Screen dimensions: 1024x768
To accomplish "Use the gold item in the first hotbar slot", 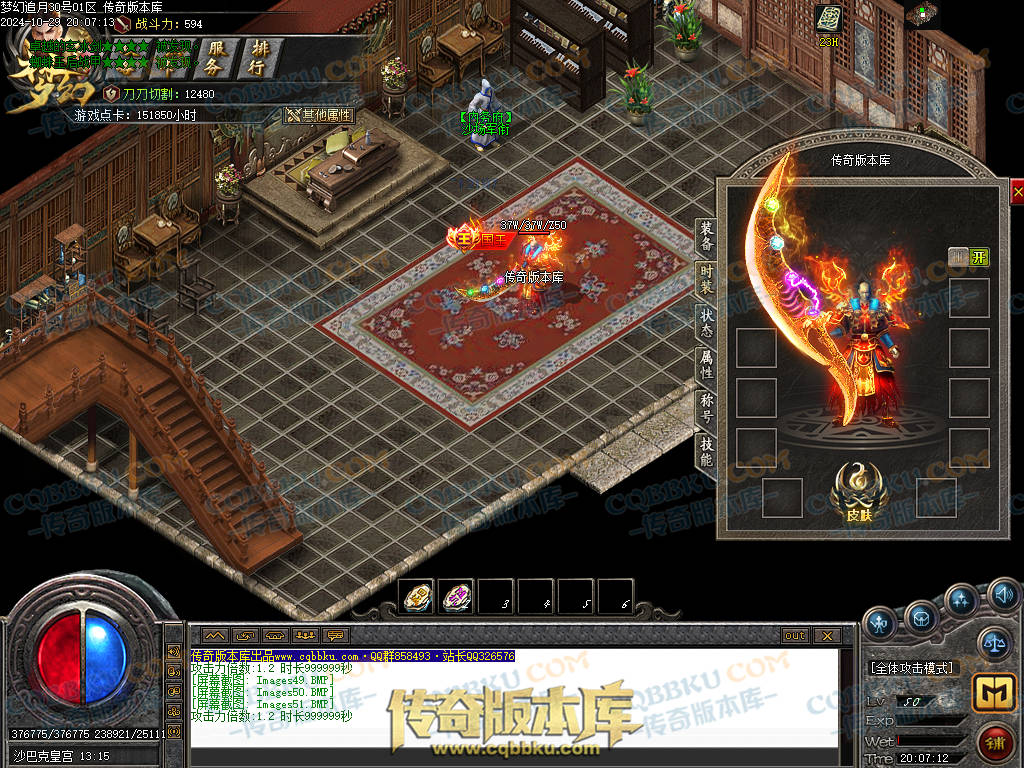I will tap(416, 597).
